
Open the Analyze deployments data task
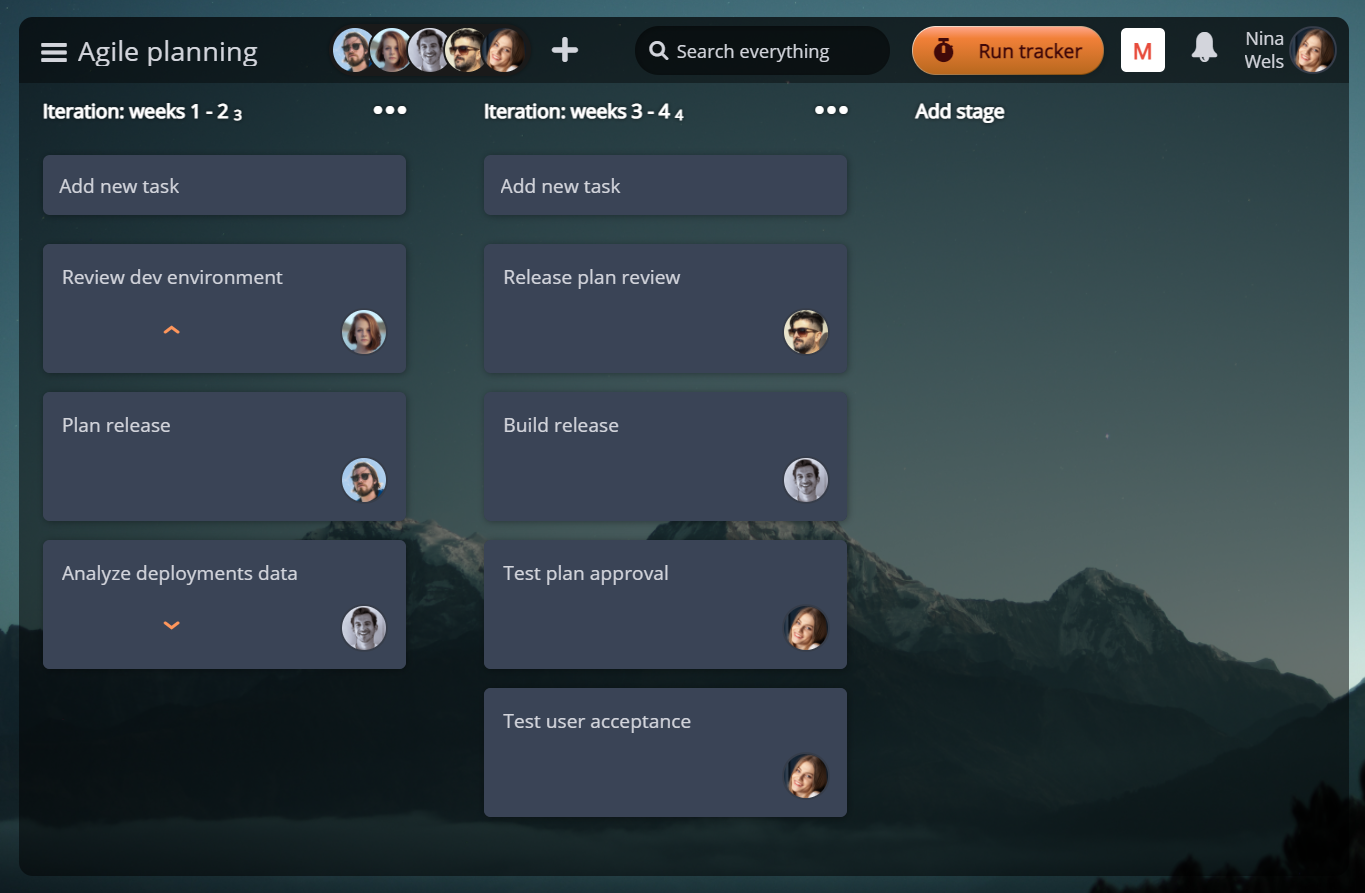180,574
